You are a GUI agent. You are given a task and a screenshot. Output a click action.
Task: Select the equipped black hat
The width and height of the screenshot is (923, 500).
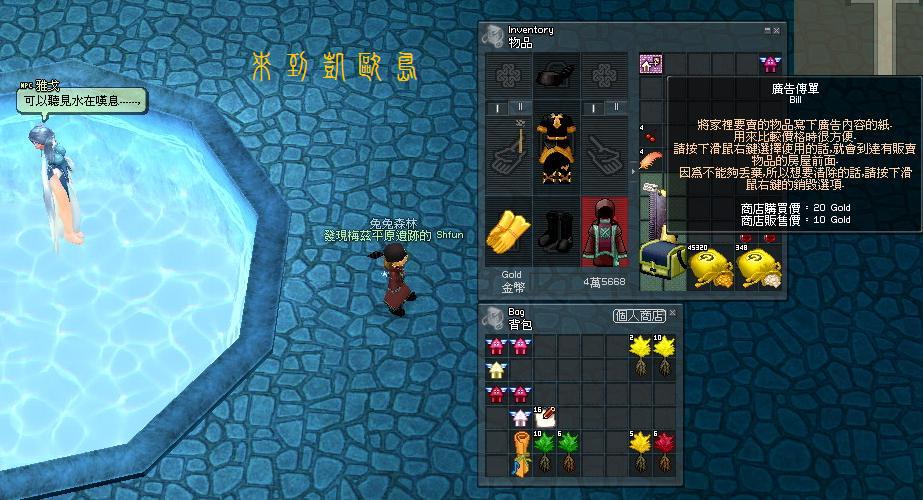point(556,74)
